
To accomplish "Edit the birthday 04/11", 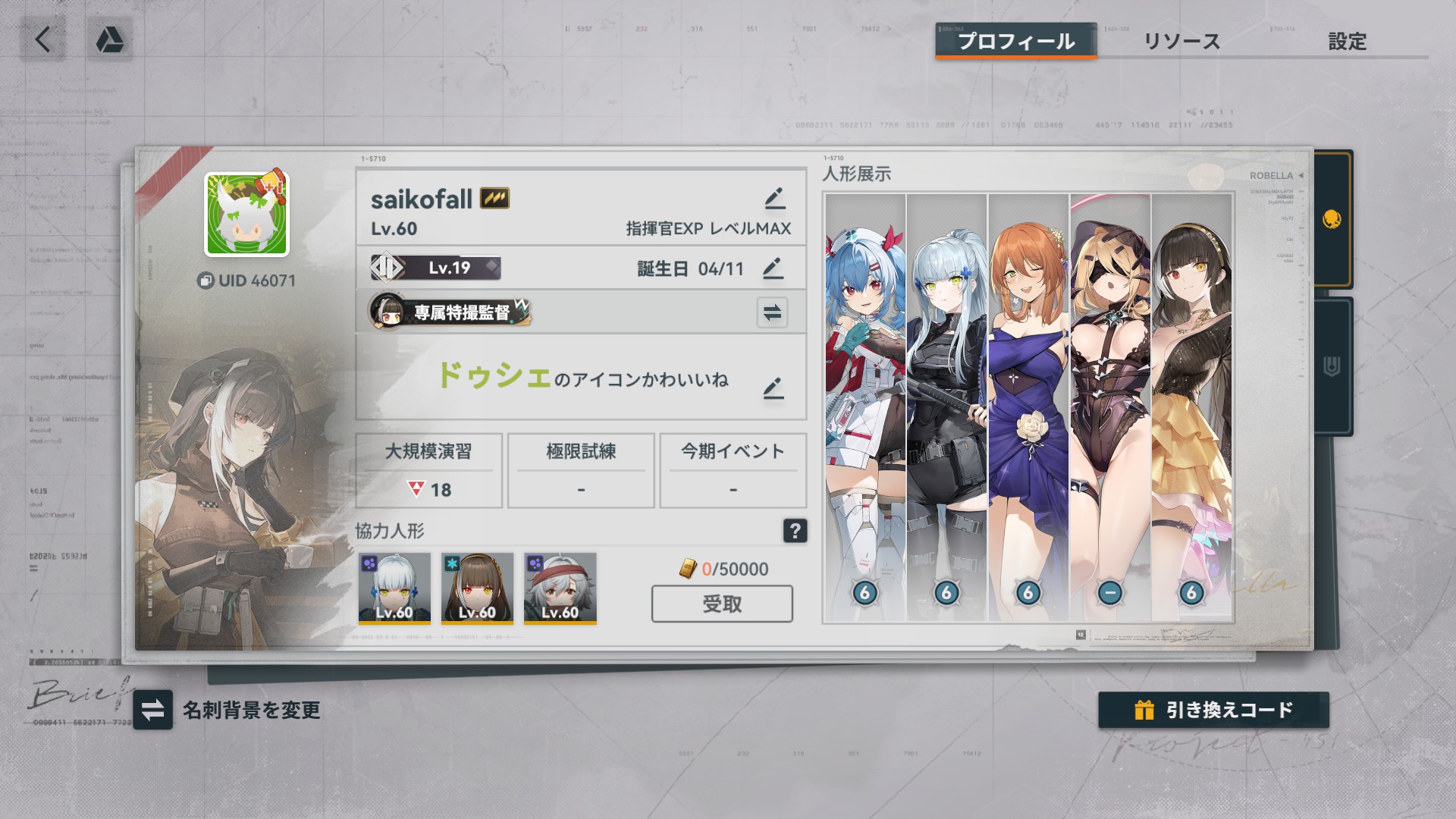I will click(x=772, y=268).
